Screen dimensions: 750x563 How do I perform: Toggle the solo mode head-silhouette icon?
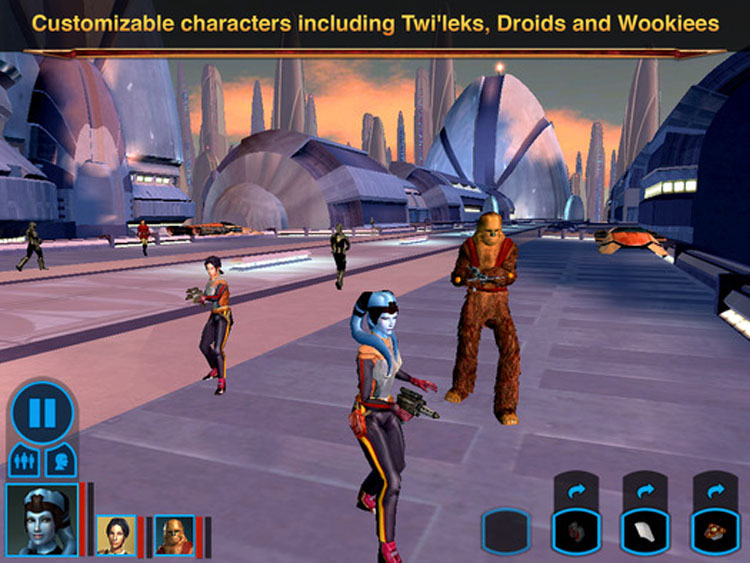61,462
